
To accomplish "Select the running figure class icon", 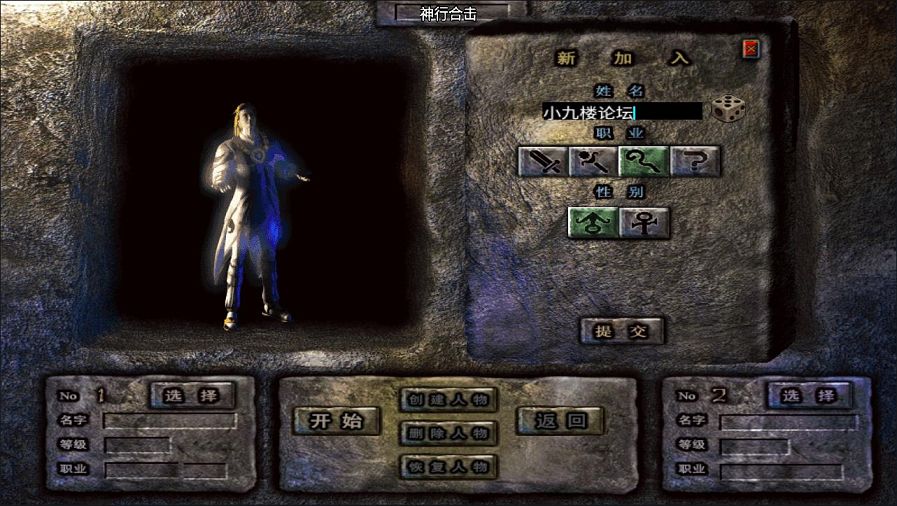I will pyautogui.click(x=594, y=161).
